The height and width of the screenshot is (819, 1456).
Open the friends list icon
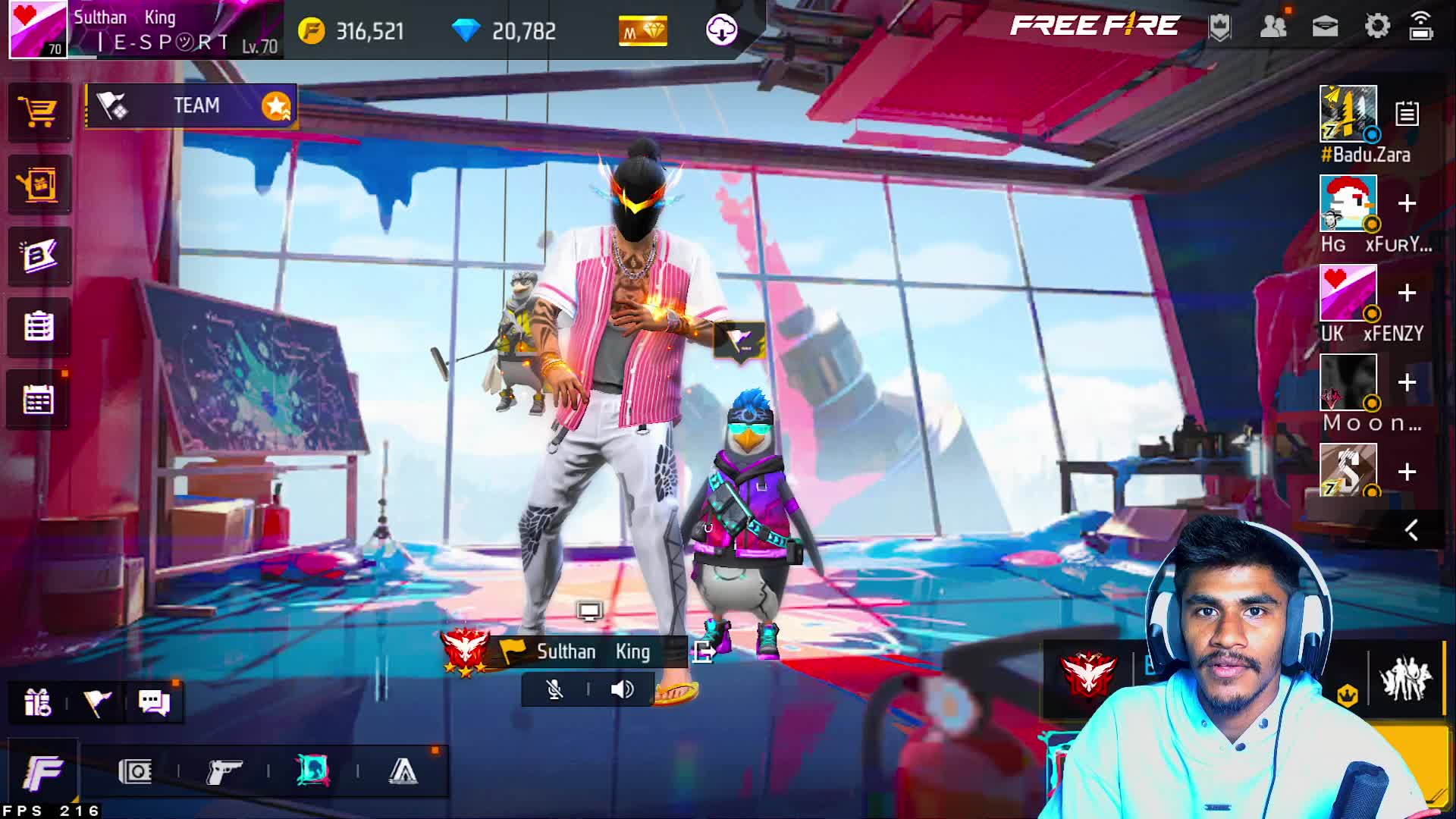(x=1273, y=27)
